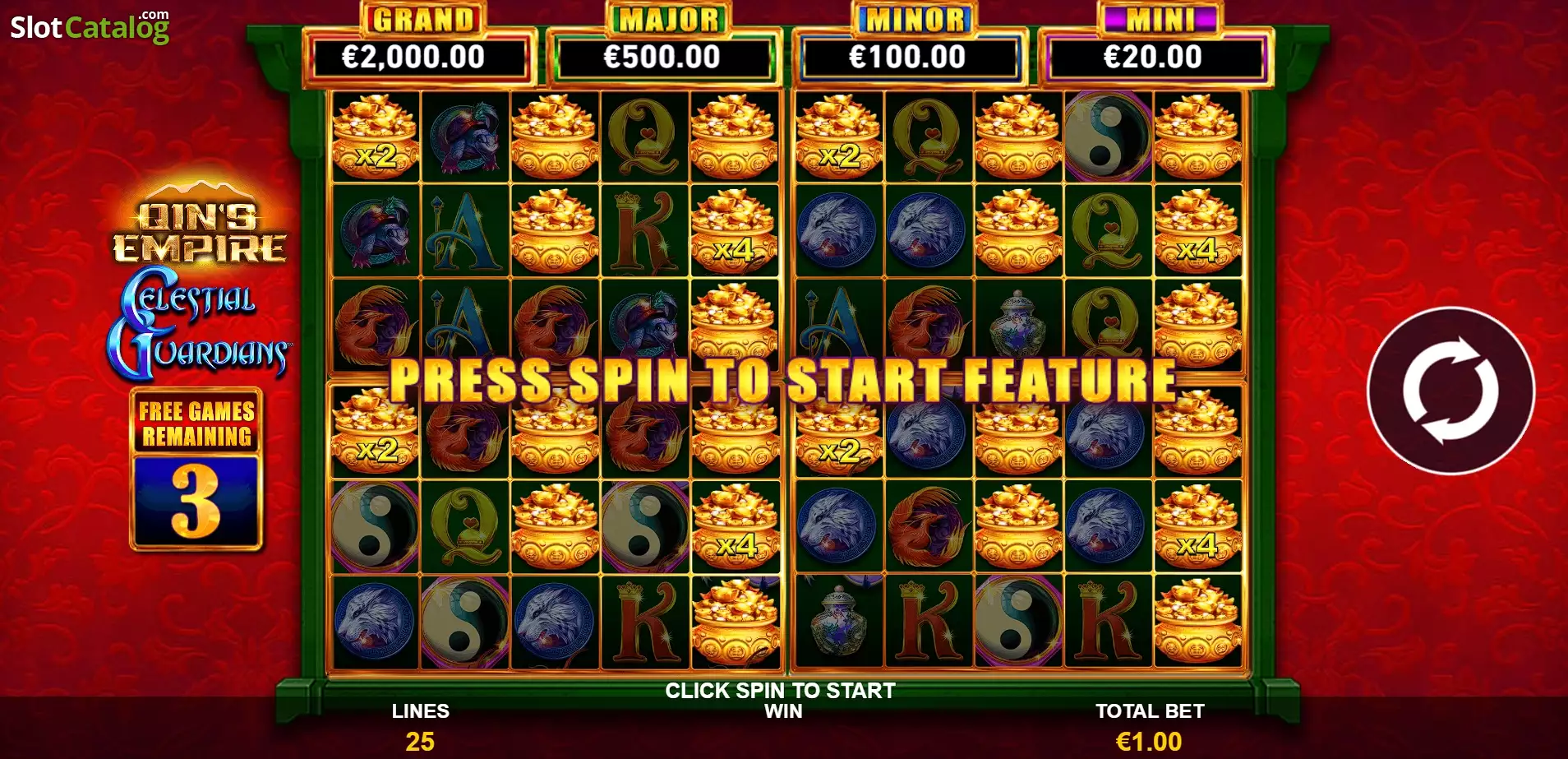The height and width of the screenshot is (759, 1568).
Task: Open the SlotCatalog.com site logo
Action: click(90, 27)
